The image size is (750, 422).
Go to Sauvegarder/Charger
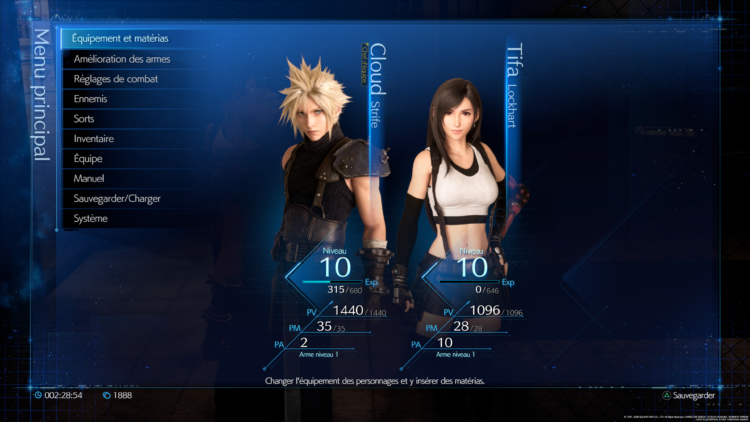[117, 199]
